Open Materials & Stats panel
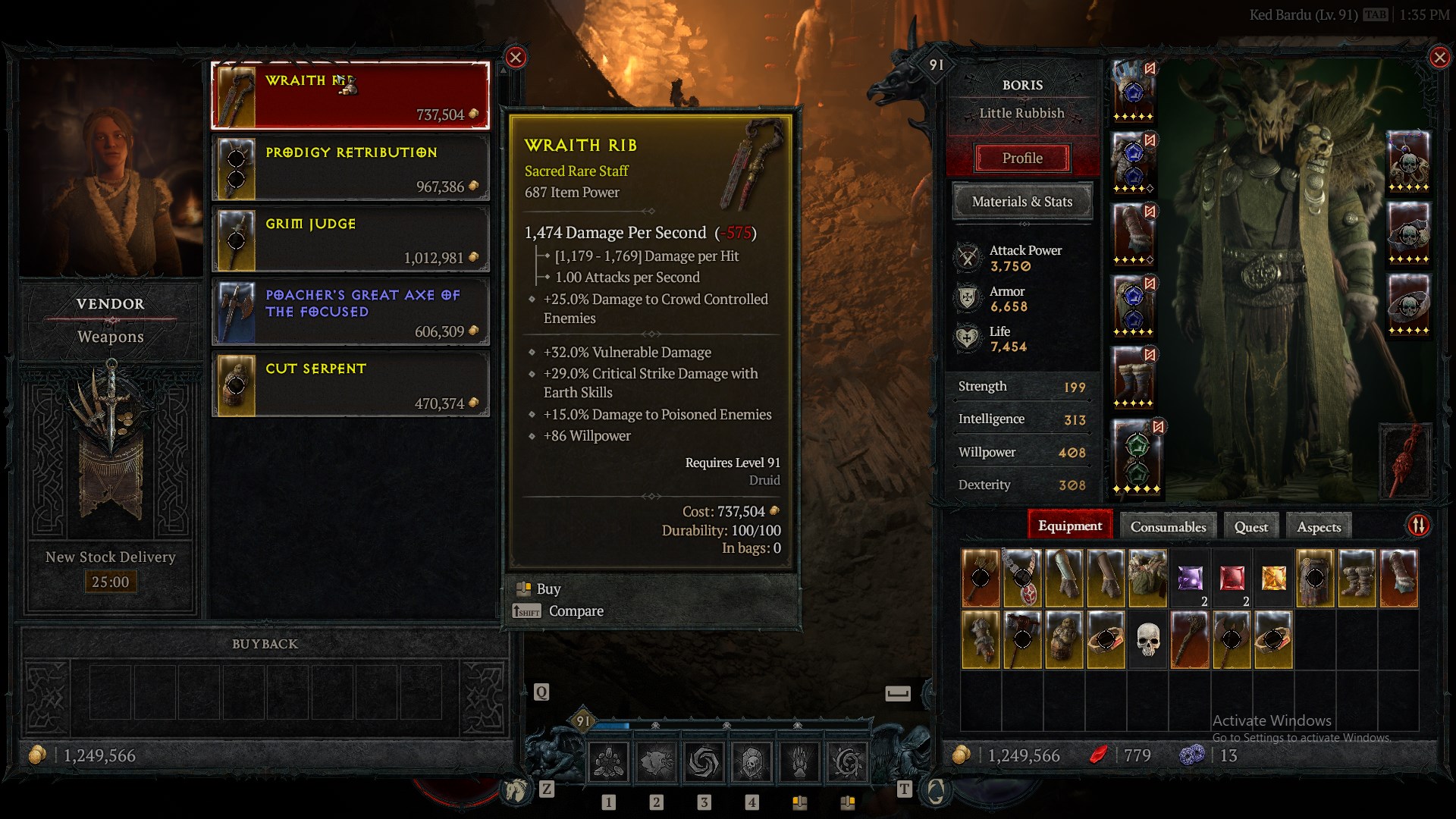The image size is (1456, 819). [x=1021, y=202]
